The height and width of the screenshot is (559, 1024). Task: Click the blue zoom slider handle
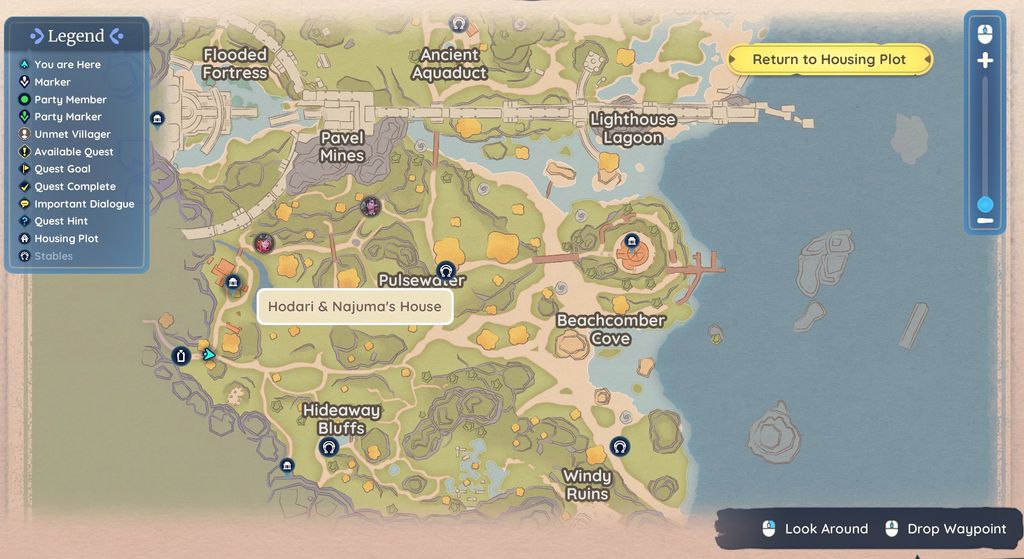click(985, 204)
